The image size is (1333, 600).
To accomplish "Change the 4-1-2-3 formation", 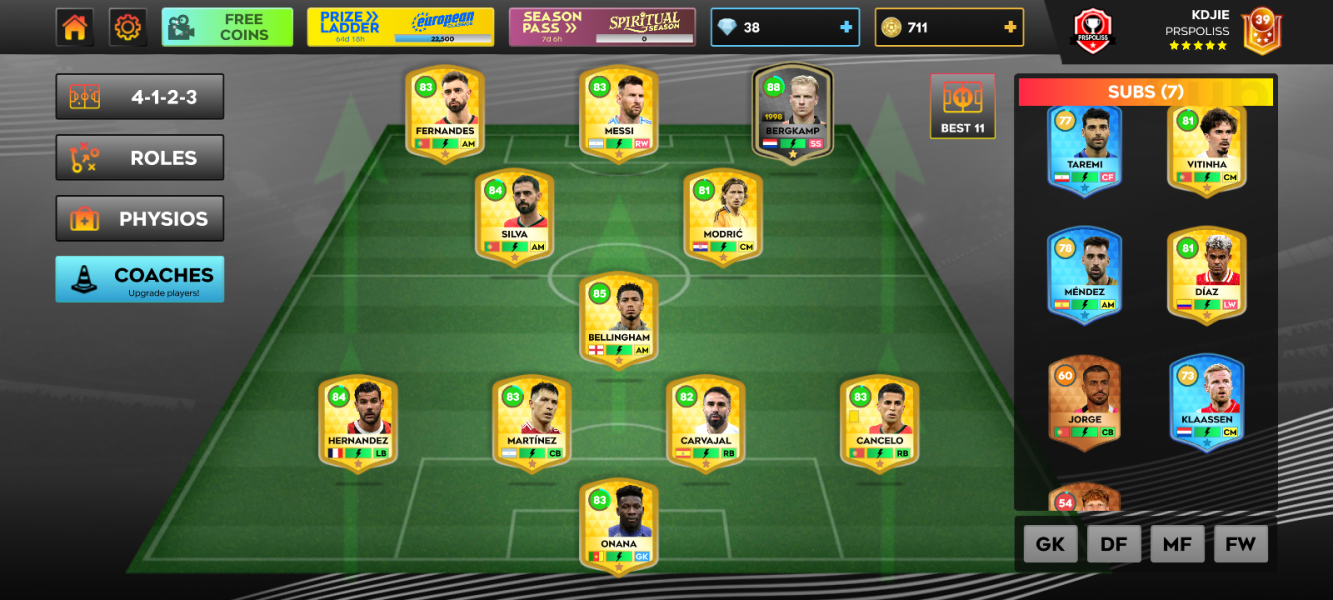I will tap(140, 97).
